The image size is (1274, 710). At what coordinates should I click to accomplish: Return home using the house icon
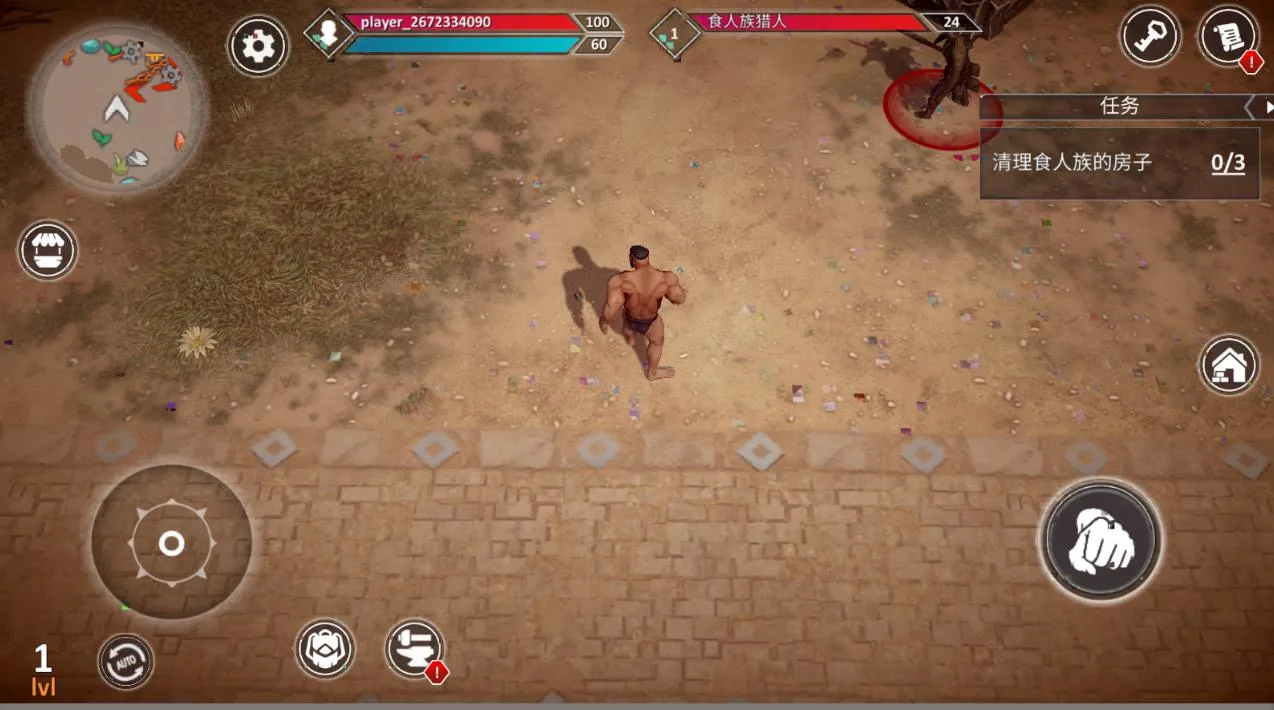pyautogui.click(x=1229, y=365)
